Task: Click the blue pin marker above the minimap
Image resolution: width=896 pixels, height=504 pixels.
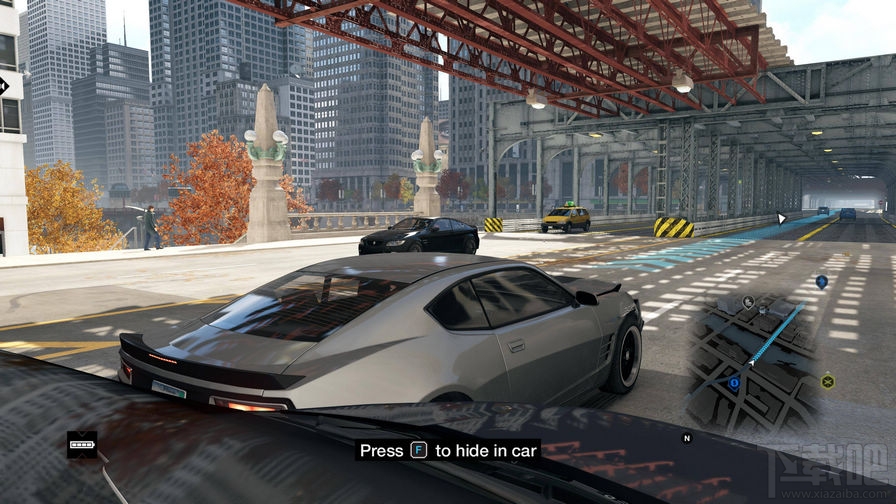Action: 821,282
